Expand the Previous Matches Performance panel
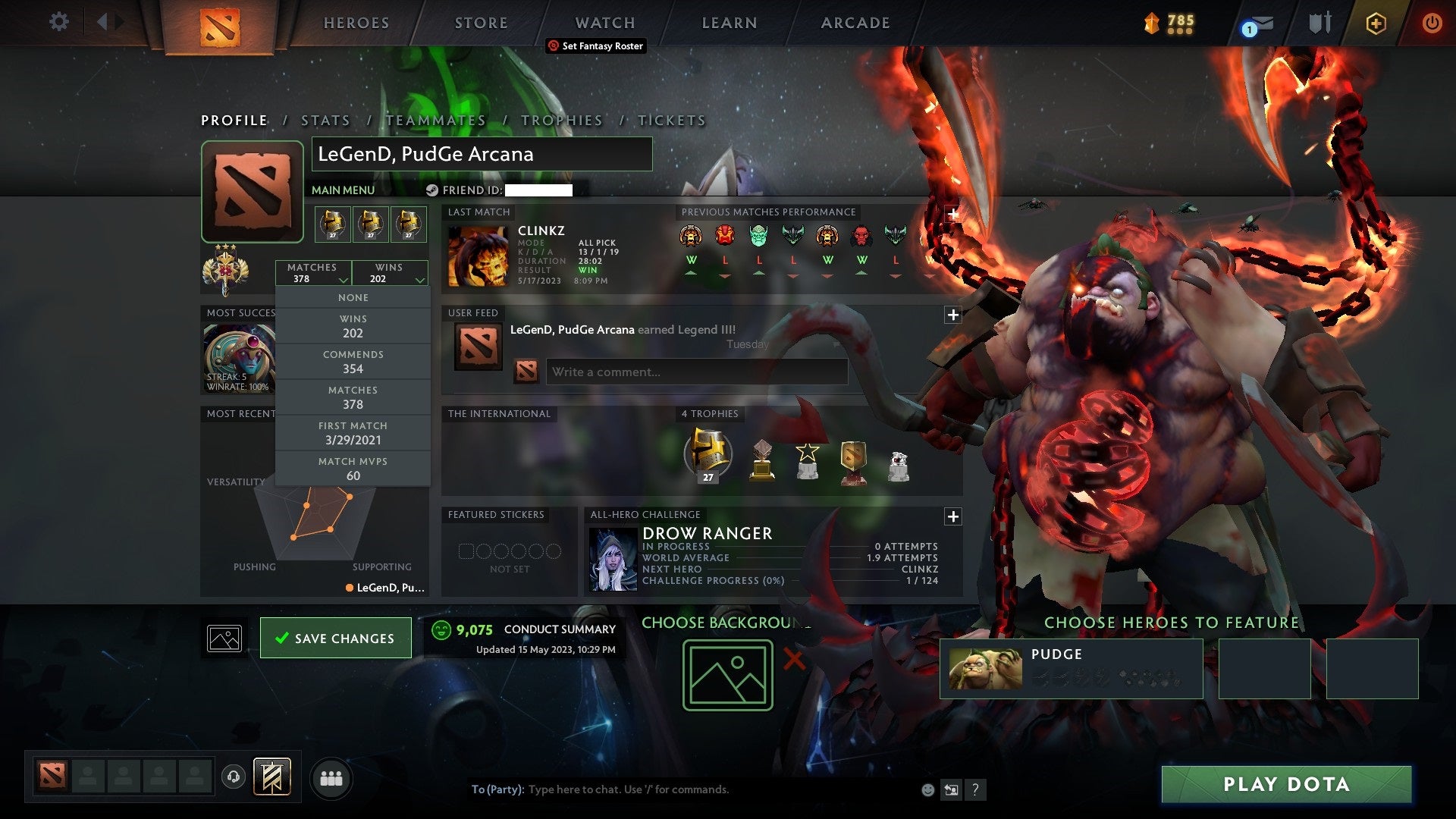The width and height of the screenshot is (1456, 819). 953,212
